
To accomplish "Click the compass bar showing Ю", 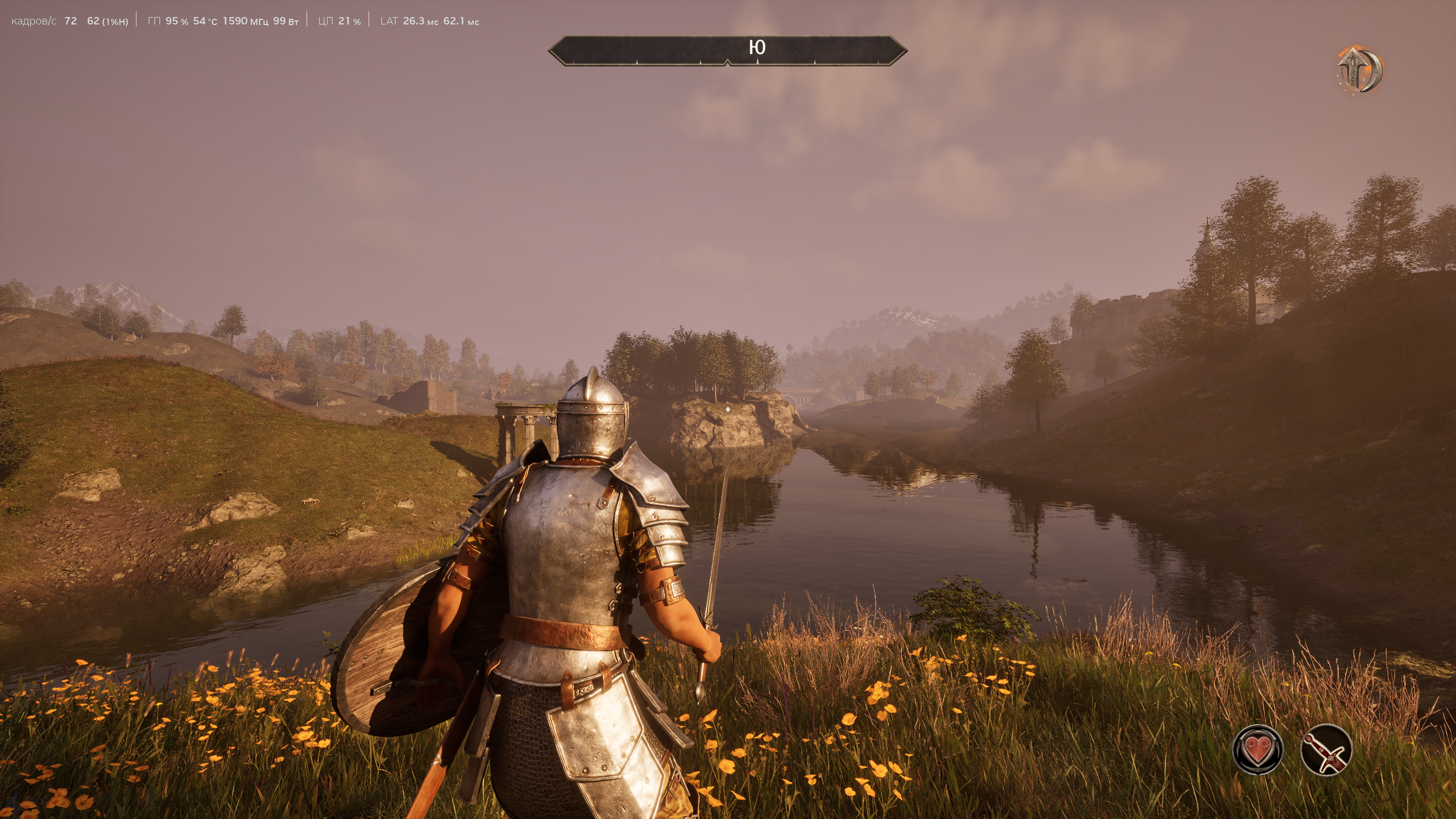I will tap(727, 50).
